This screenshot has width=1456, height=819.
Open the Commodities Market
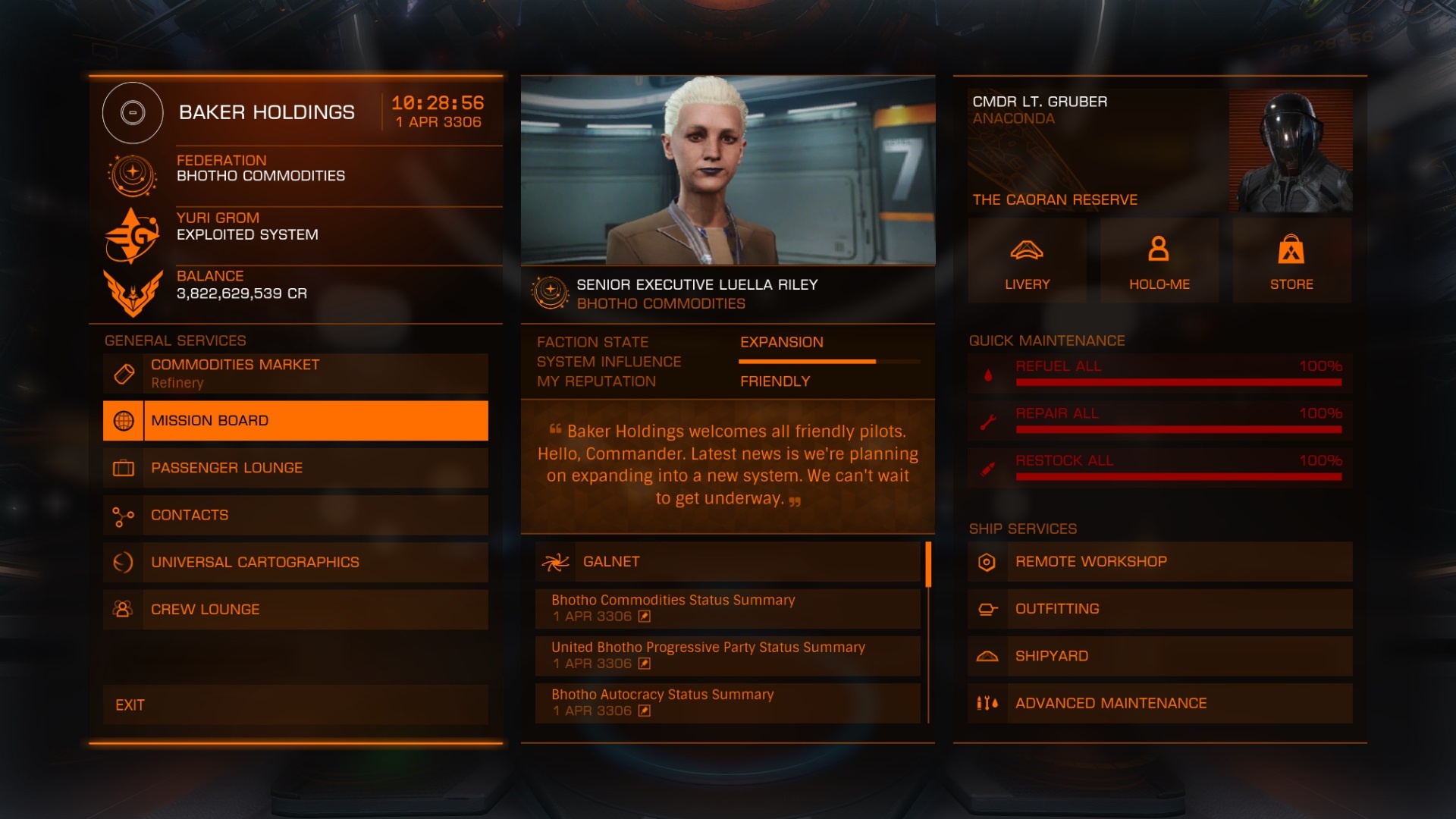[x=296, y=373]
